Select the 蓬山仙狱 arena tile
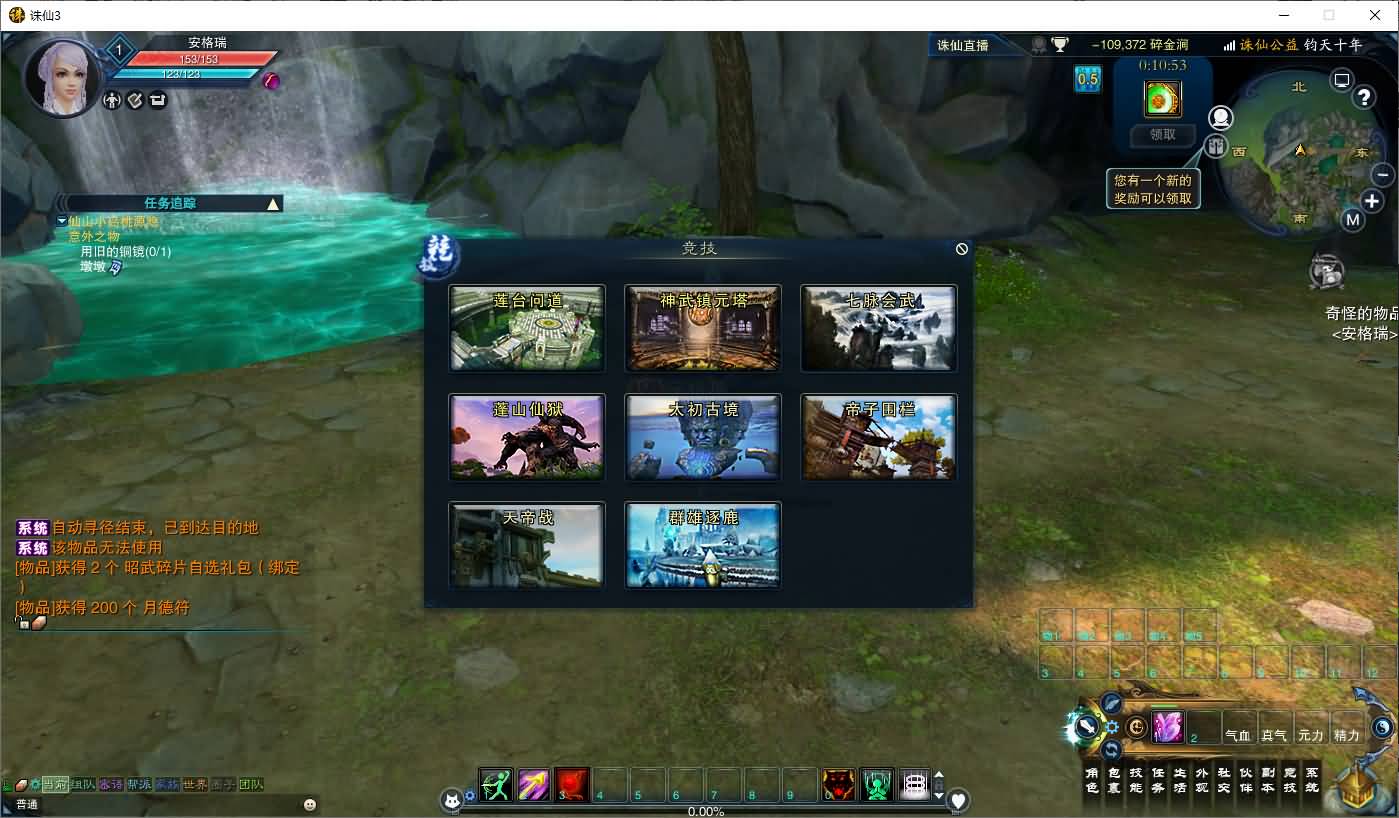This screenshot has height=818, width=1399. click(x=527, y=437)
